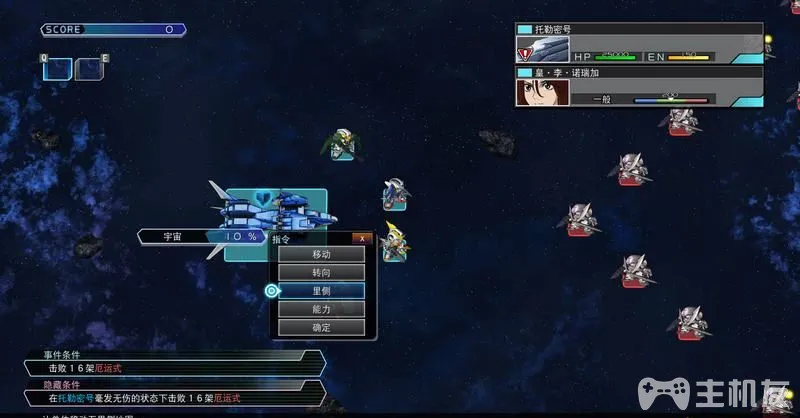Viewport: 800px width, 418px height.
Task: Open the 能力 command
Action: point(321,309)
